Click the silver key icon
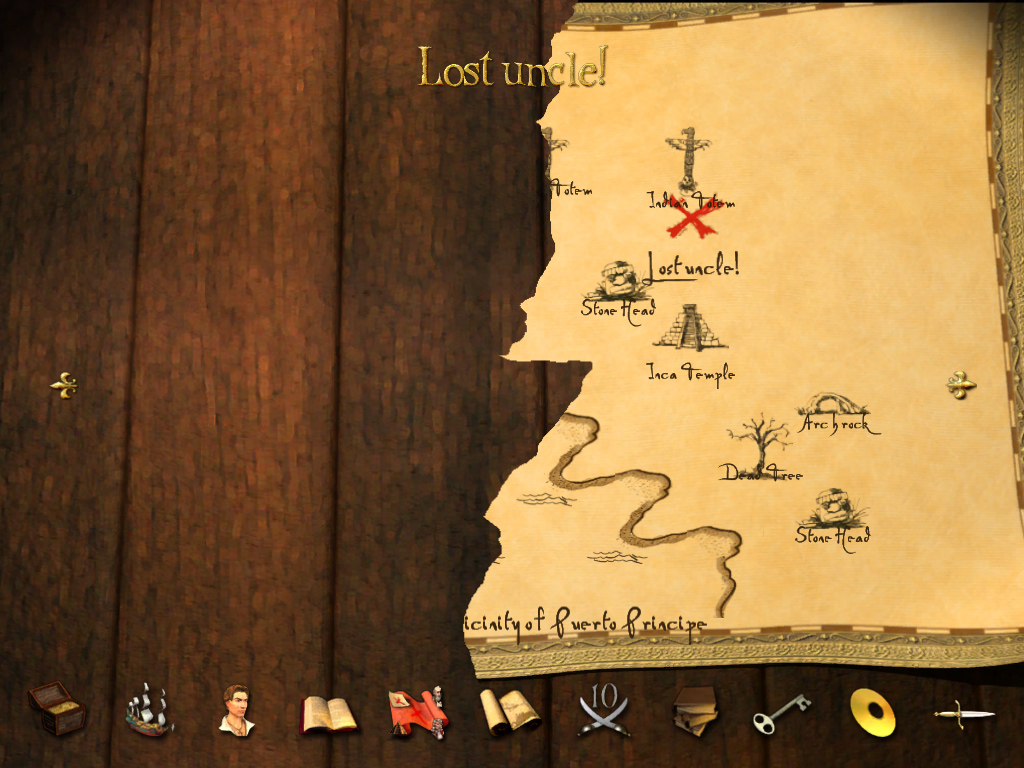 (781, 713)
